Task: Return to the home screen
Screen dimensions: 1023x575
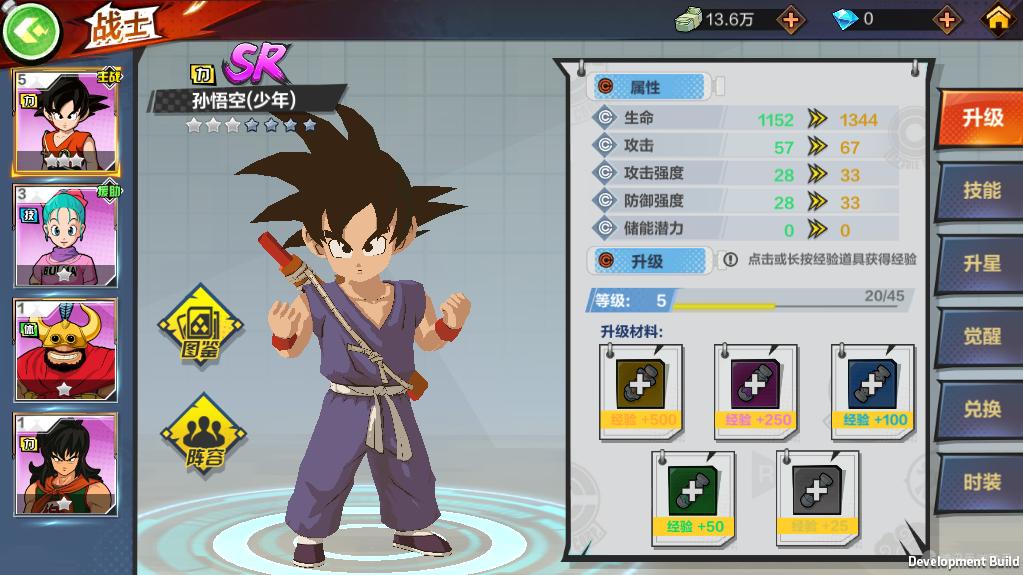Action: point(998,19)
